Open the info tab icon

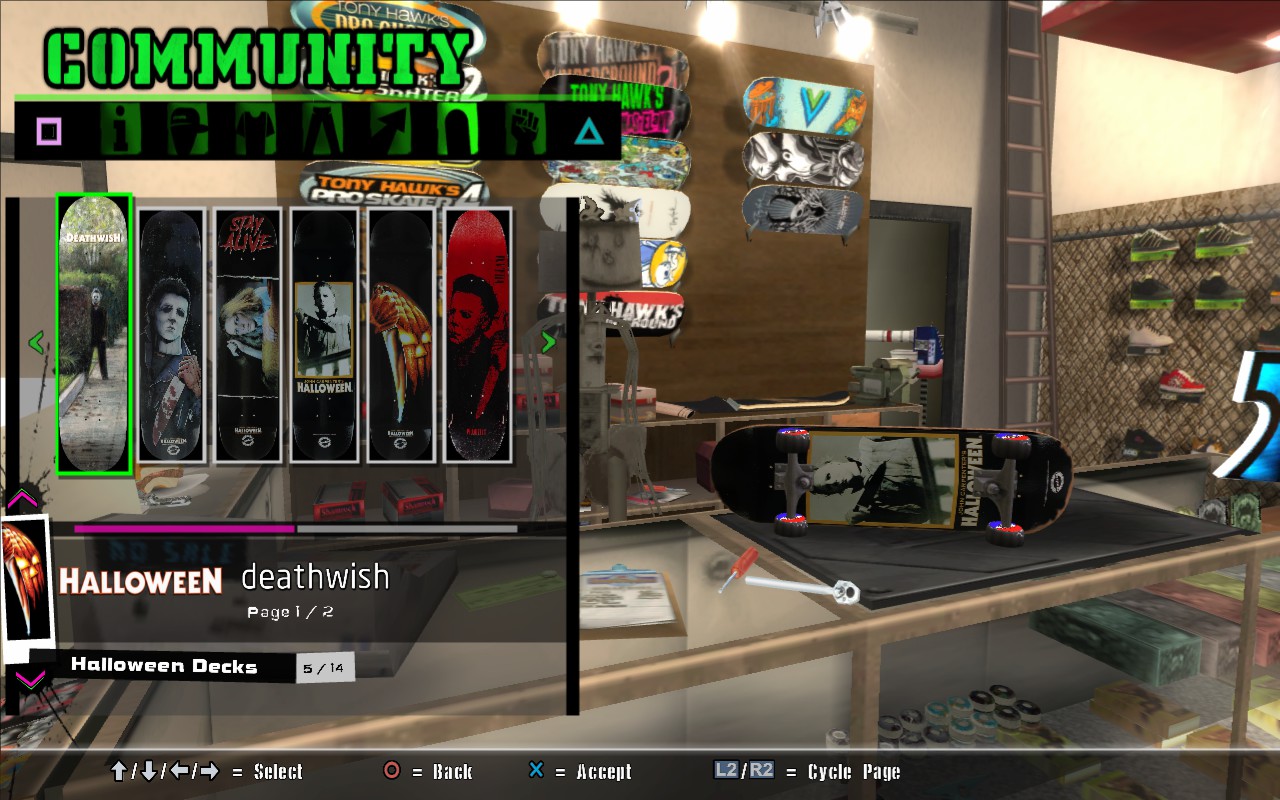[x=121, y=131]
